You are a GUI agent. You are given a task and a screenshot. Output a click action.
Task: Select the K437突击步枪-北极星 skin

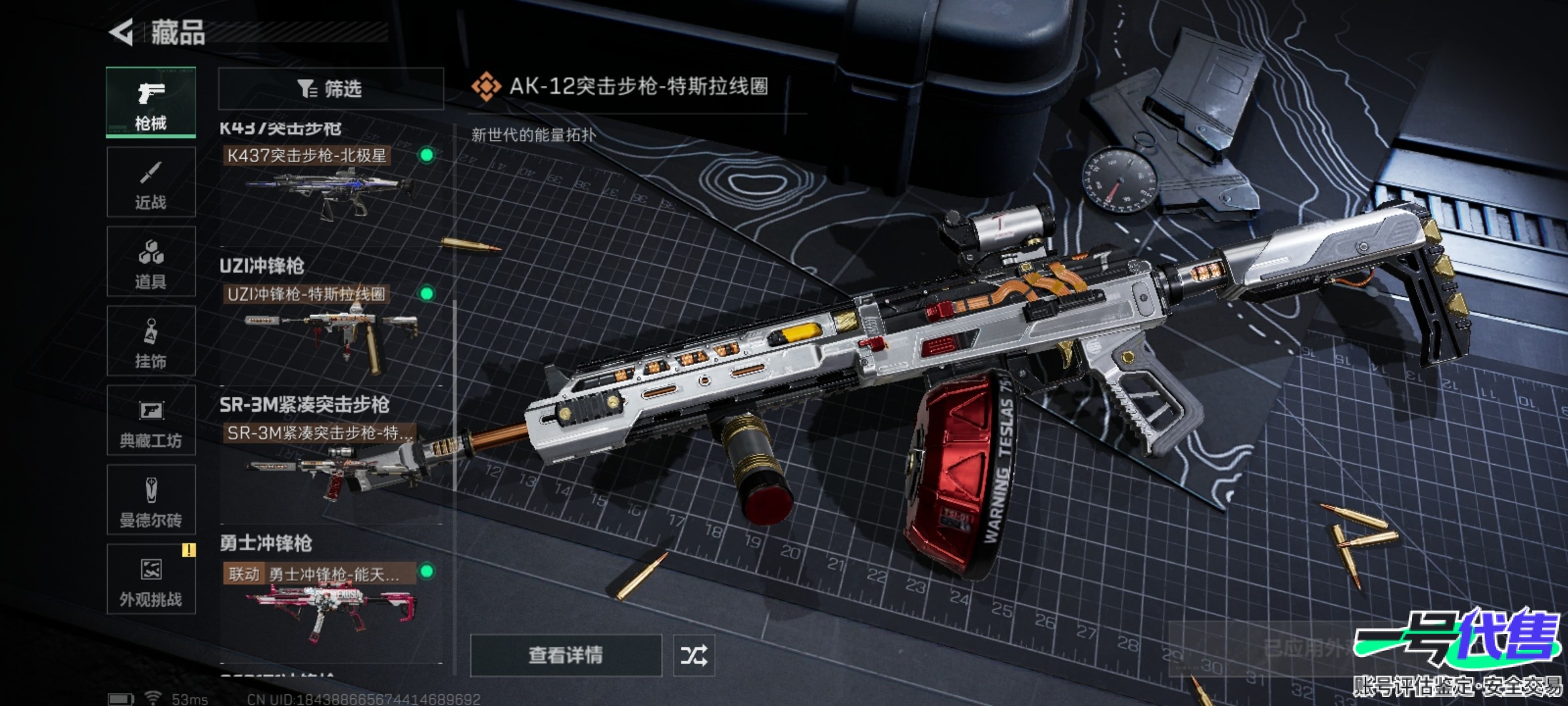[x=330, y=183]
